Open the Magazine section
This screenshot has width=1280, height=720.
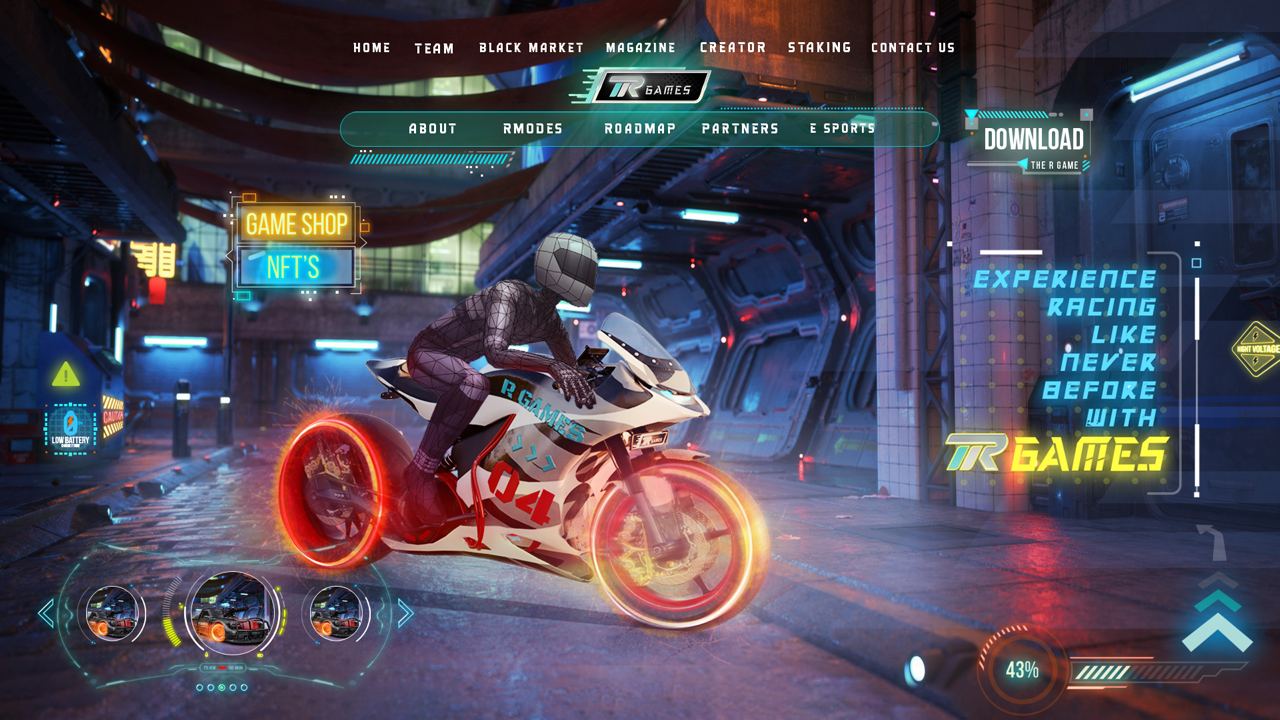[x=640, y=48]
